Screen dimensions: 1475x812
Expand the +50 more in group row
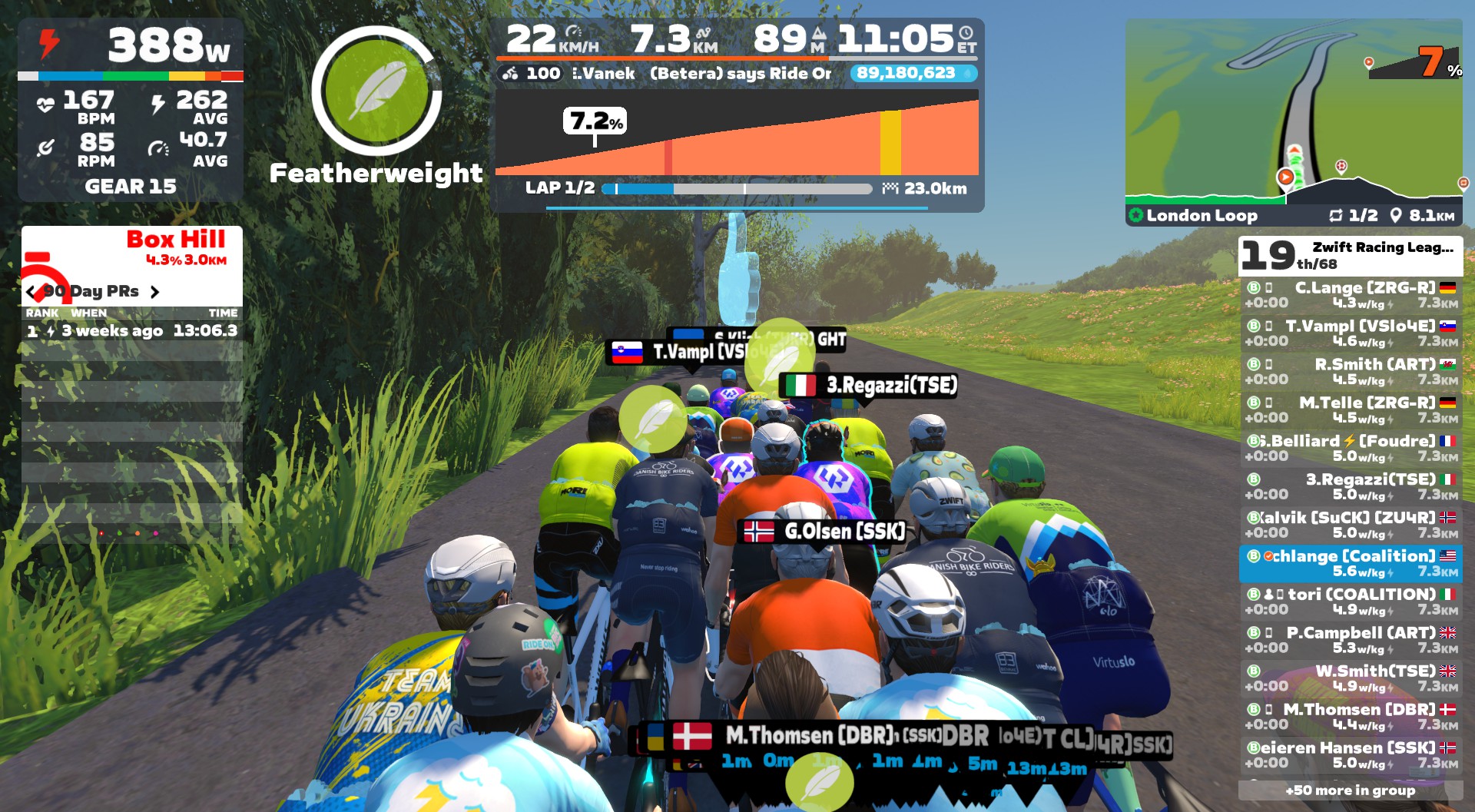(1350, 790)
